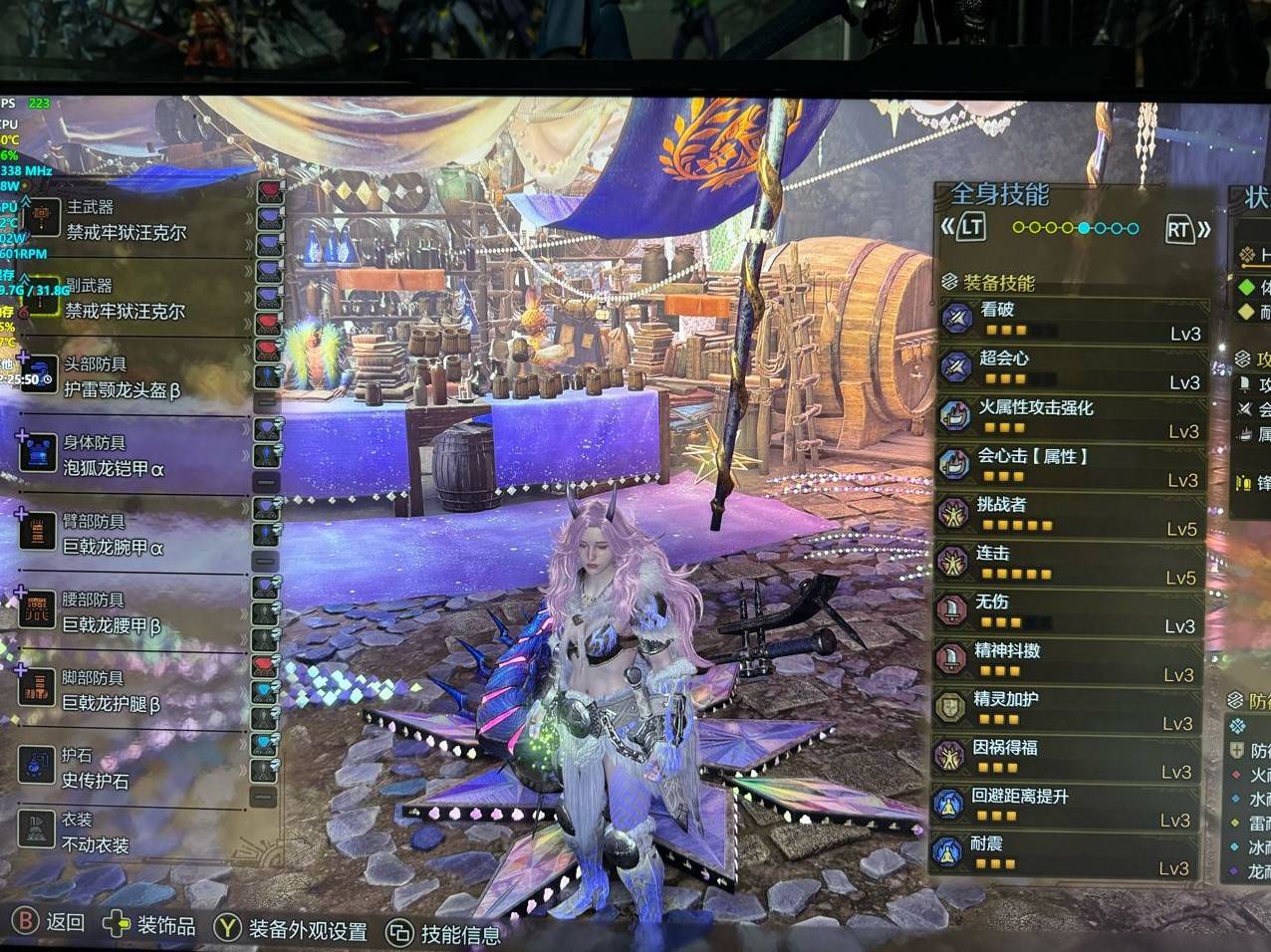Select the 无伤 skill row
The height and width of the screenshot is (952, 1271).
[1071, 613]
